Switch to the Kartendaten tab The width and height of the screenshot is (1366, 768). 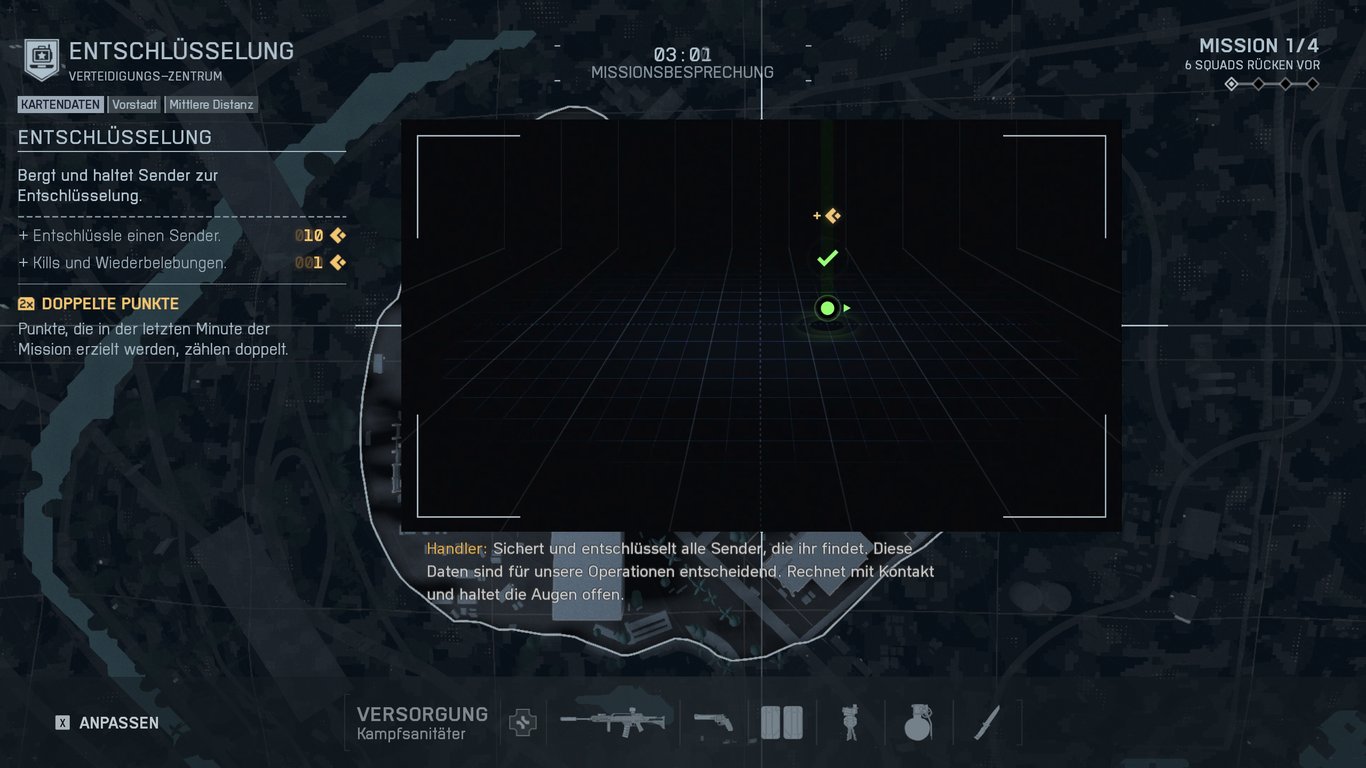pyautogui.click(x=60, y=104)
